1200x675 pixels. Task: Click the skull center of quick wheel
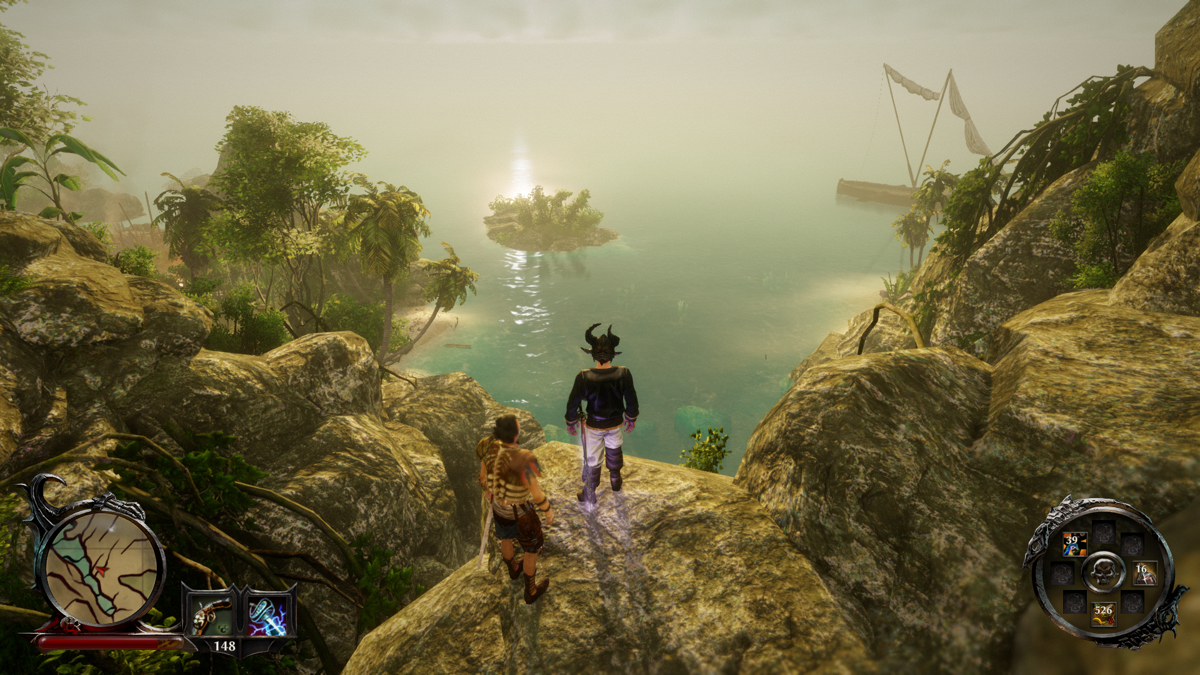point(1103,572)
